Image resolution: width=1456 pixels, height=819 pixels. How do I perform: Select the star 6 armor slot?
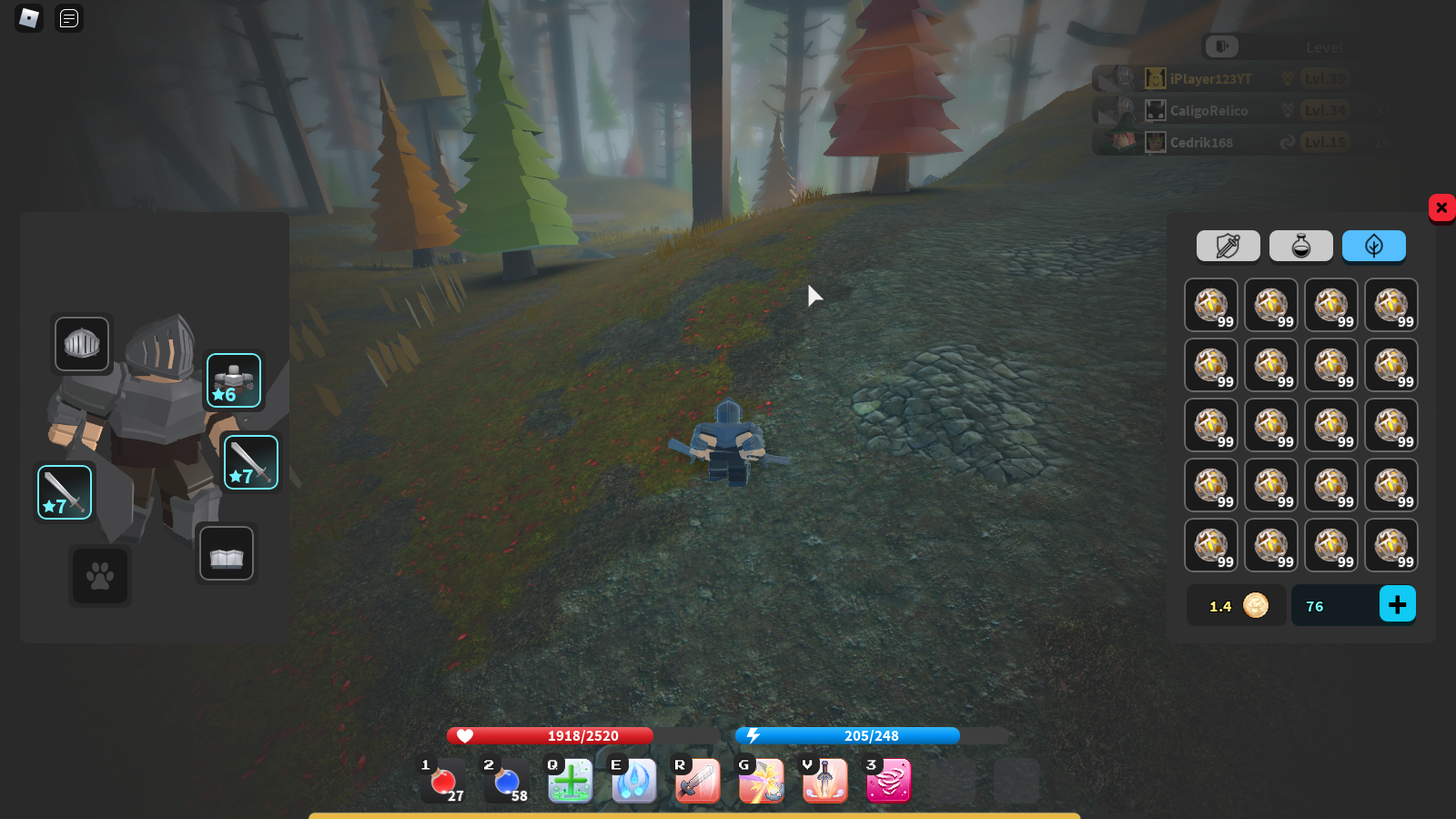click(x=234, y=379)
